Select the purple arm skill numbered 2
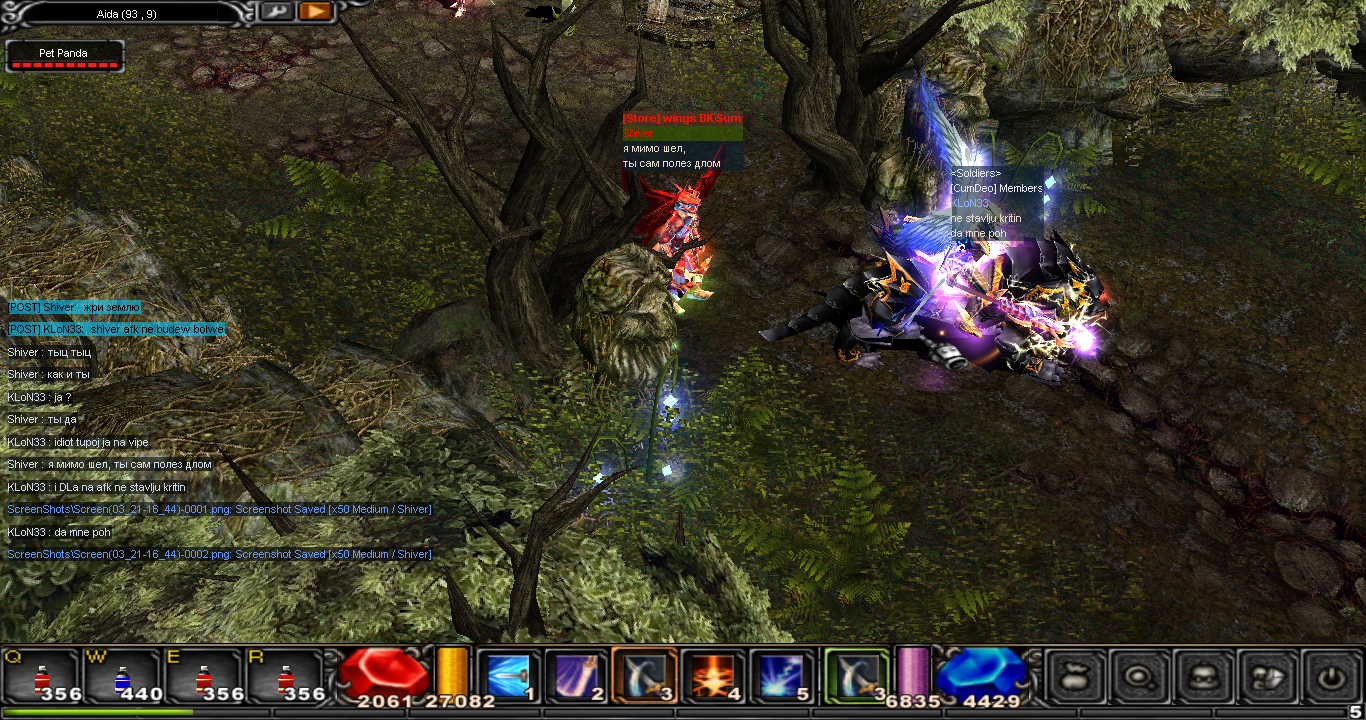Image resolution: width=1366 pixels, height=720 pixels. click(x=576, y=676)
